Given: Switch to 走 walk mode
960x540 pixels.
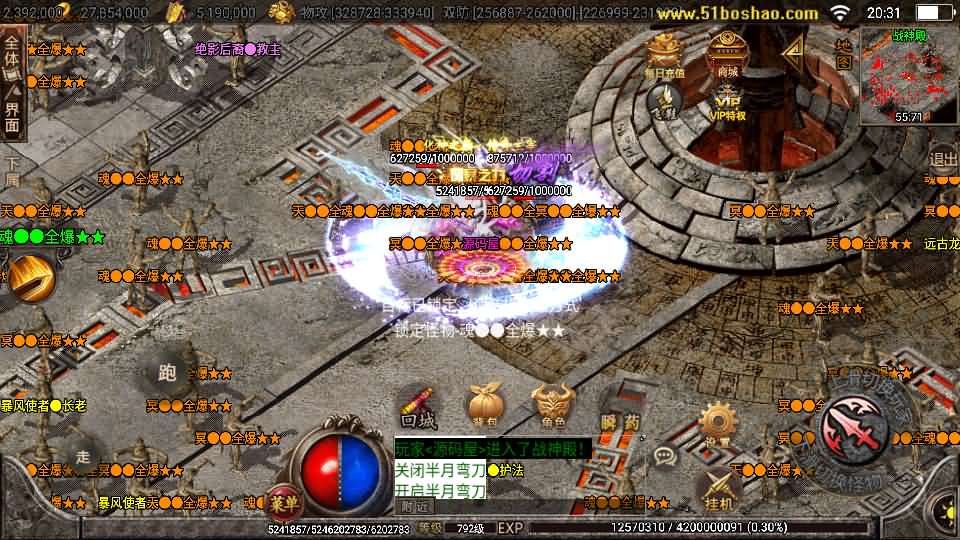Looking at the screenshot, I should point(83,455).
